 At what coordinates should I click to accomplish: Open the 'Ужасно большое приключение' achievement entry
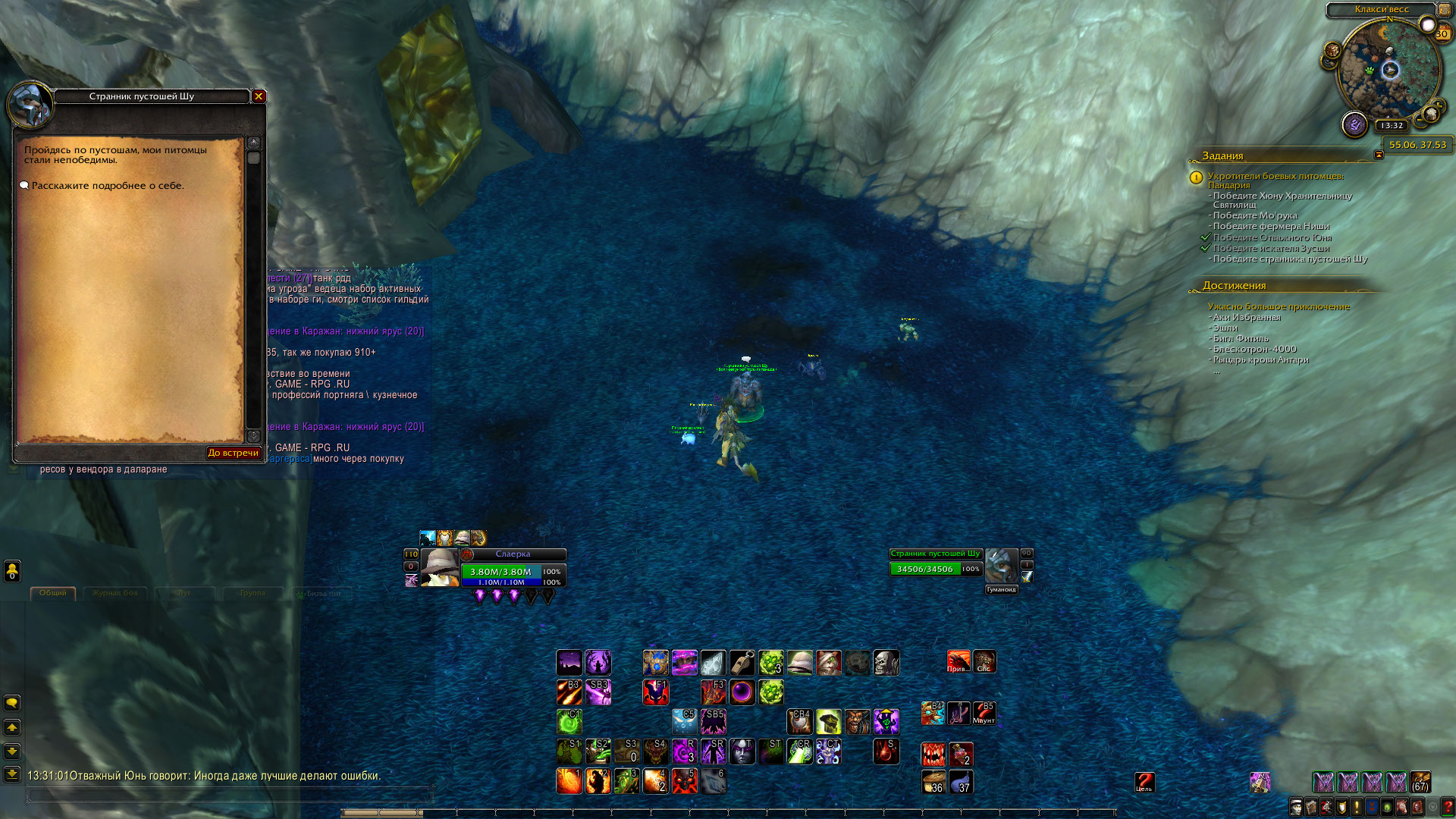coord(1279,306)
